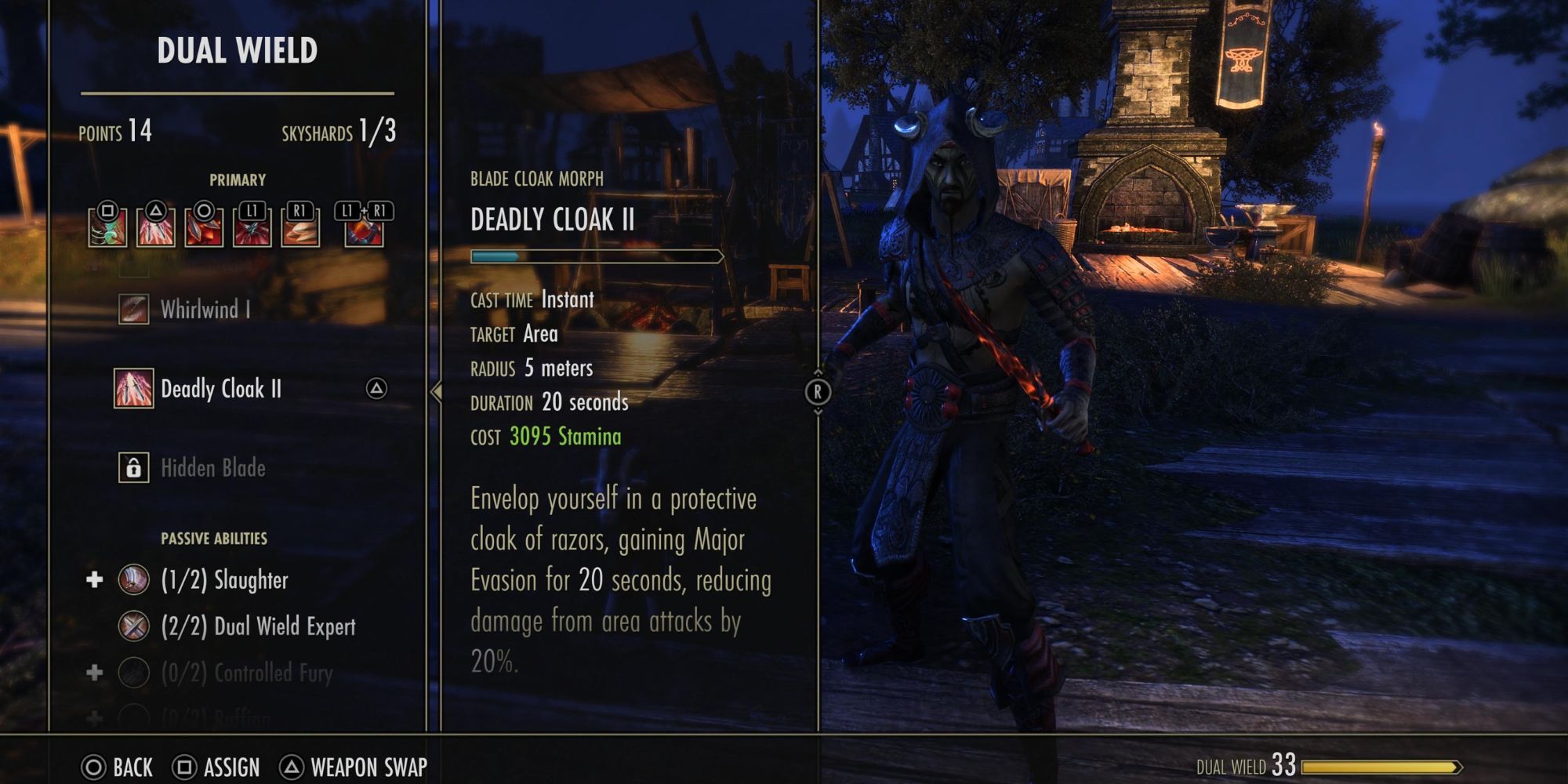Click the Deadly Cloak II ability icon
Image resolution: width=1568 pixels, height=784 pixels.
(134, 389)
